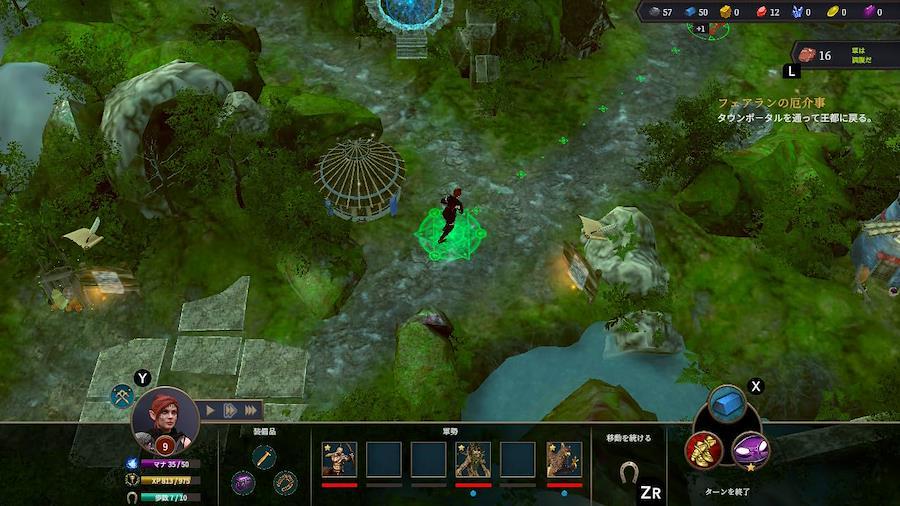End turn with the purple orb
Image resolution: width=900 pixels, height=506 pixels.
(x=751, y=450)
